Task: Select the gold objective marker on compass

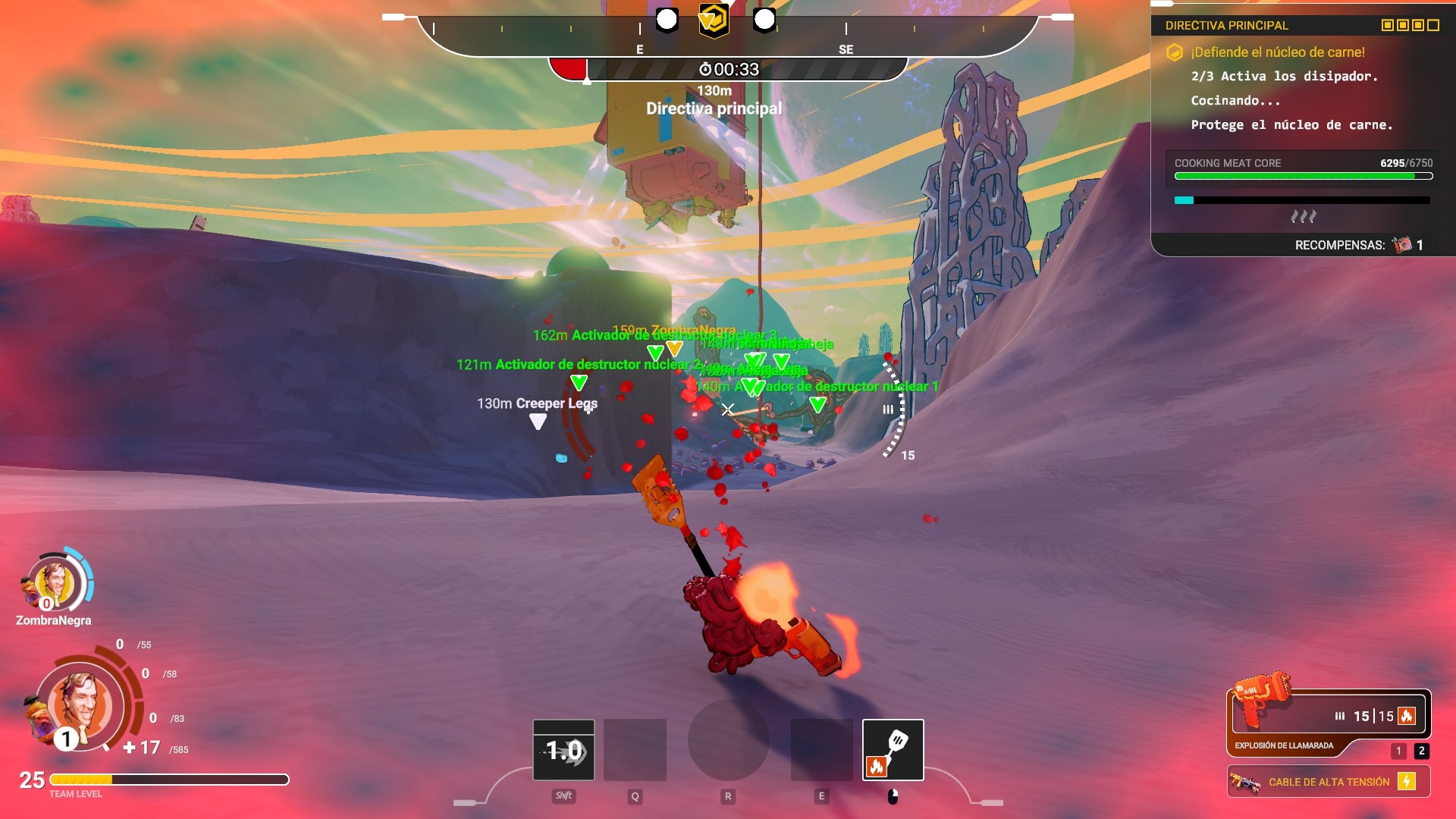Action: pyautogui.click(x=713, y=20)
